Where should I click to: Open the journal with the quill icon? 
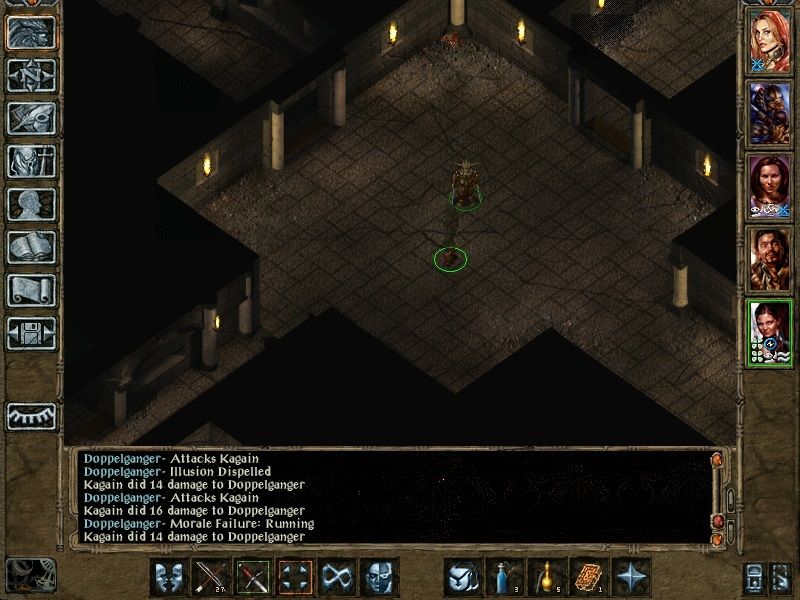31,118
